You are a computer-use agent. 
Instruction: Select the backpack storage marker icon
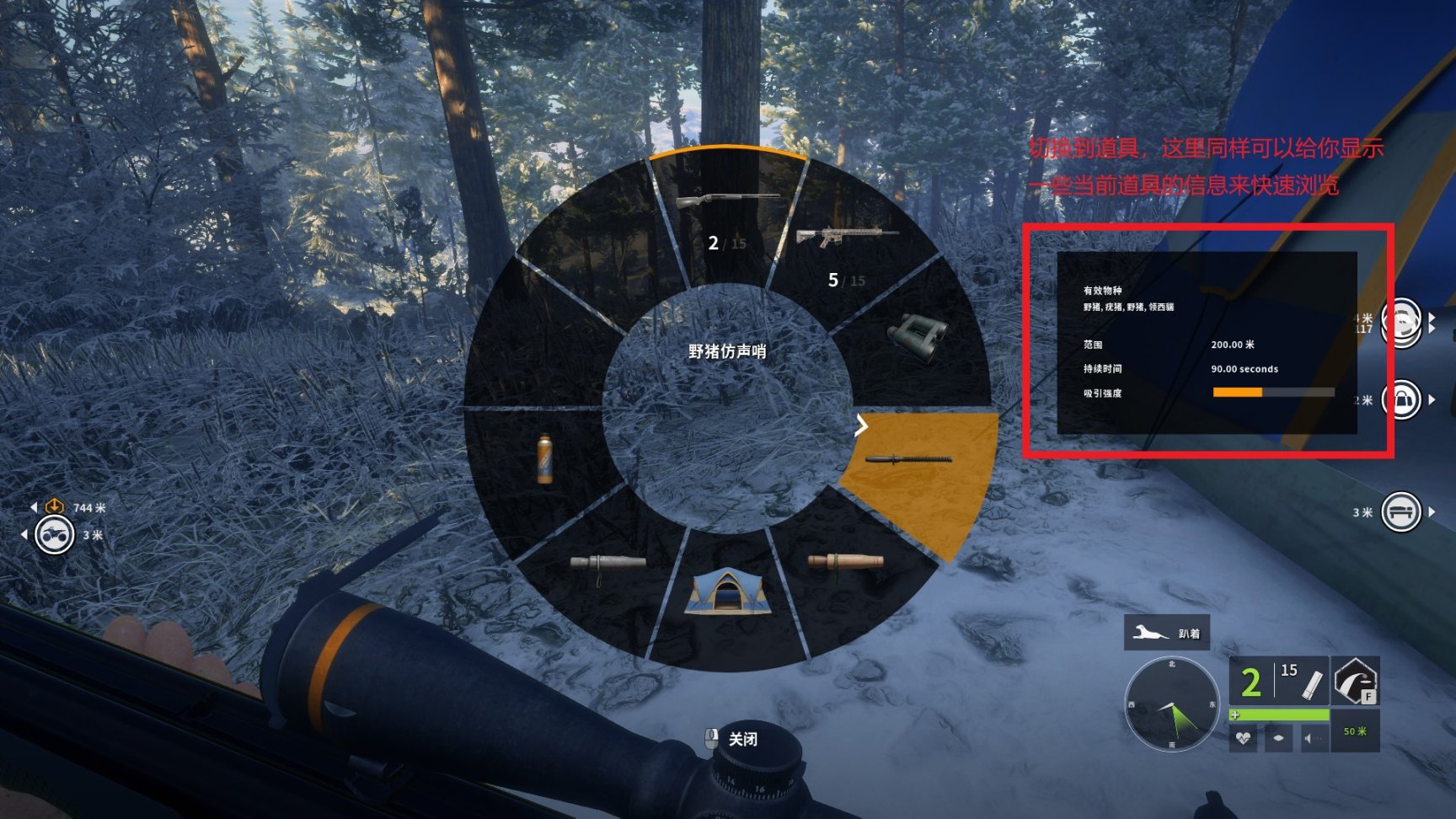coord(1402,400)
